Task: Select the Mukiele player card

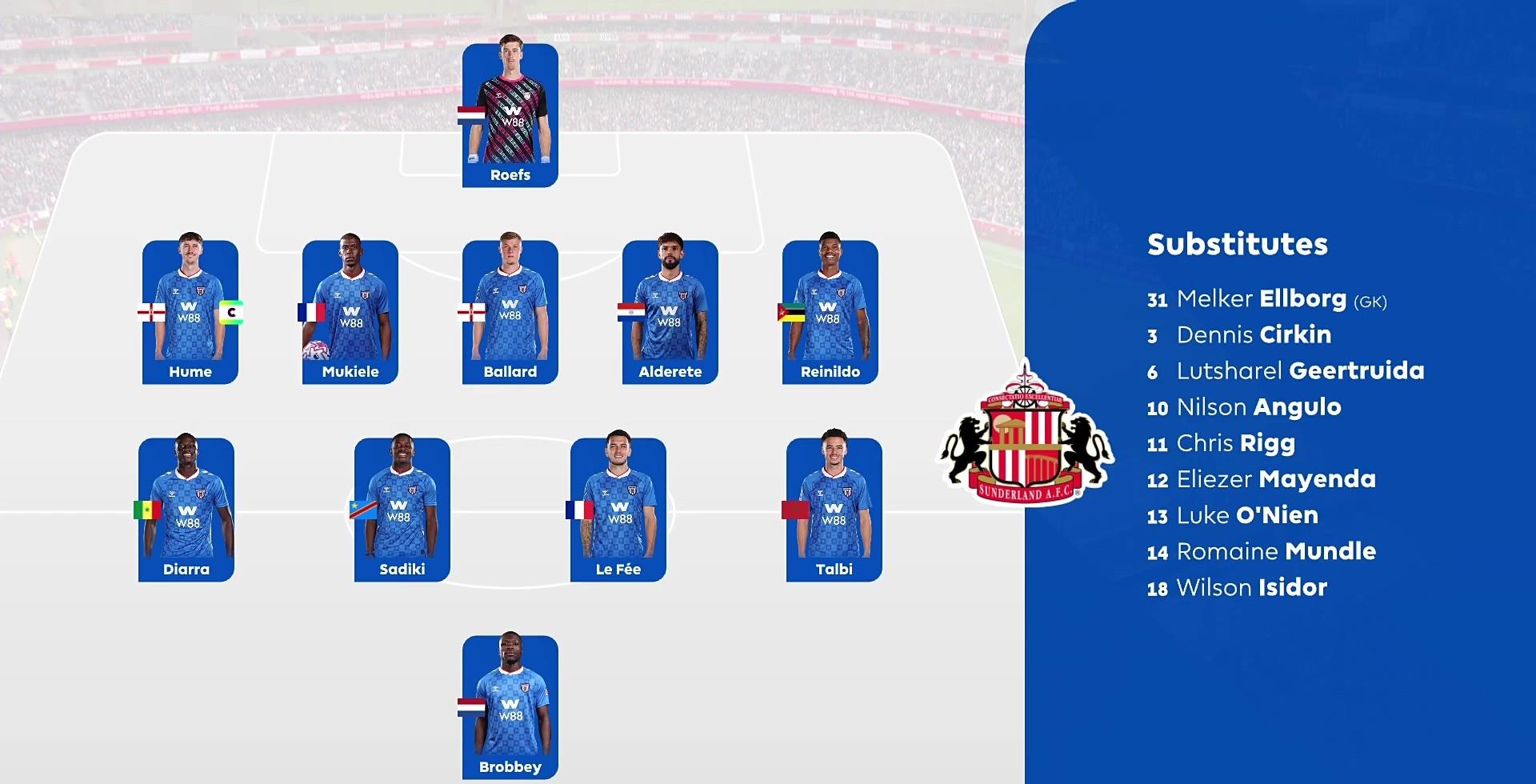Action: click(350, 312)
